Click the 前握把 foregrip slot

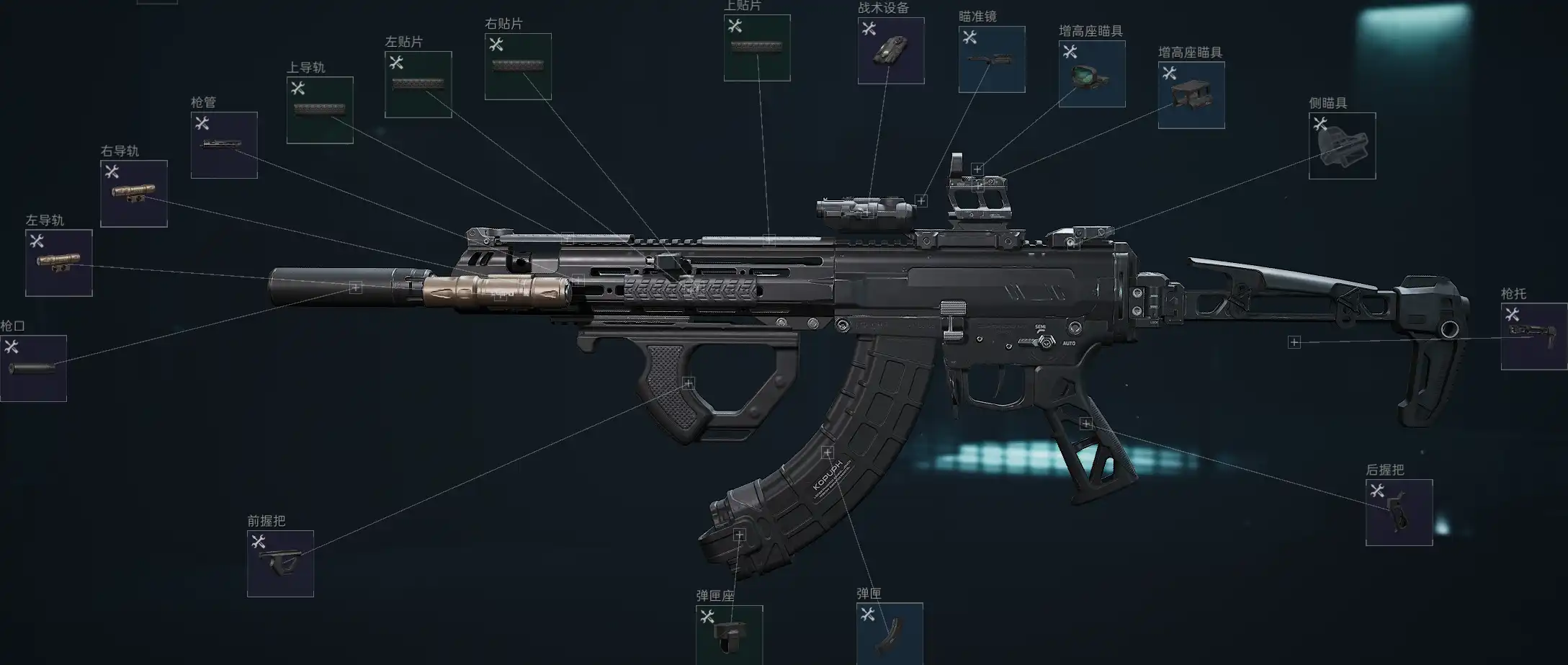[x=280, y=563]
